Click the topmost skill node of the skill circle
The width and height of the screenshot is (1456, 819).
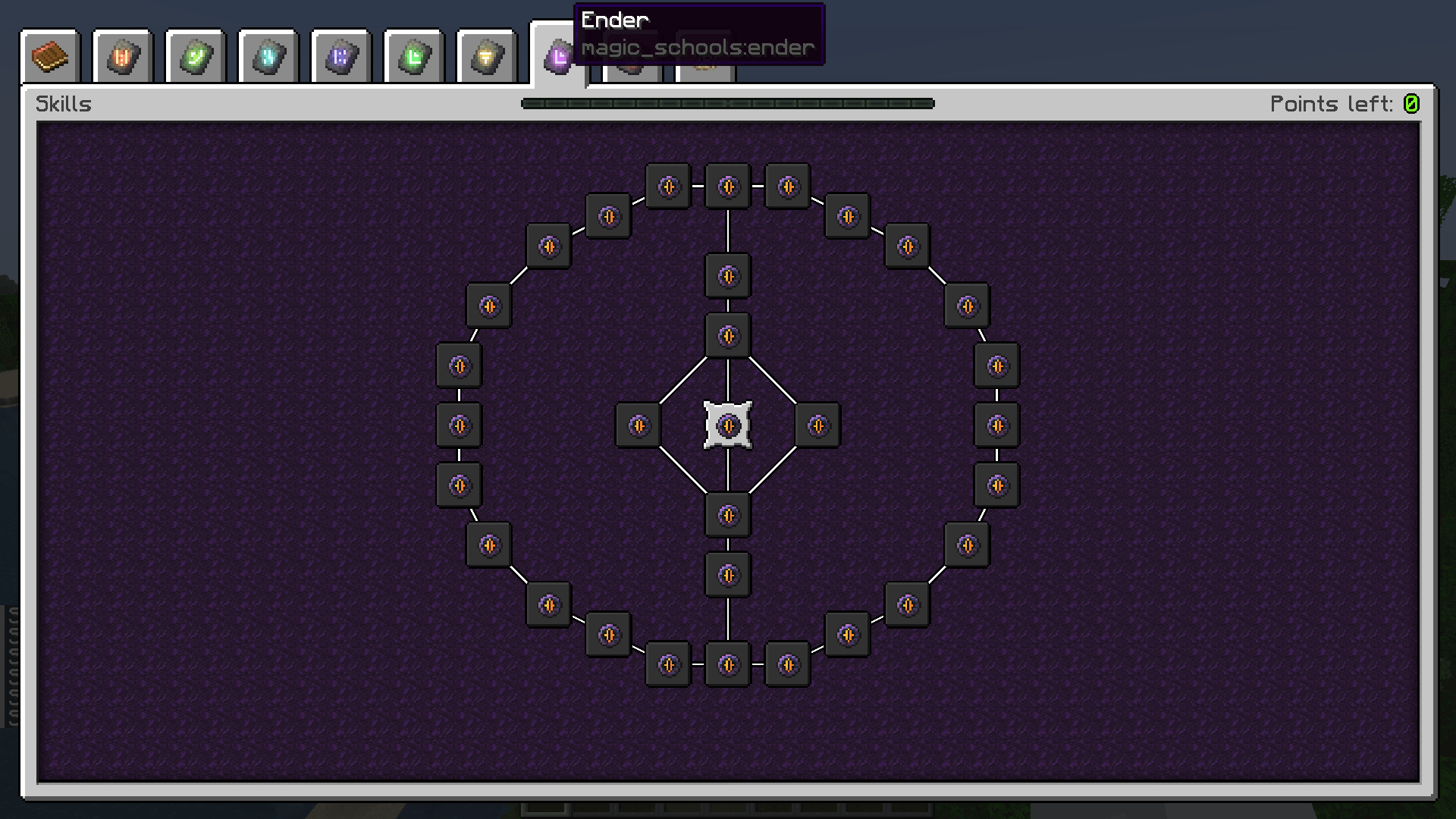727,187
